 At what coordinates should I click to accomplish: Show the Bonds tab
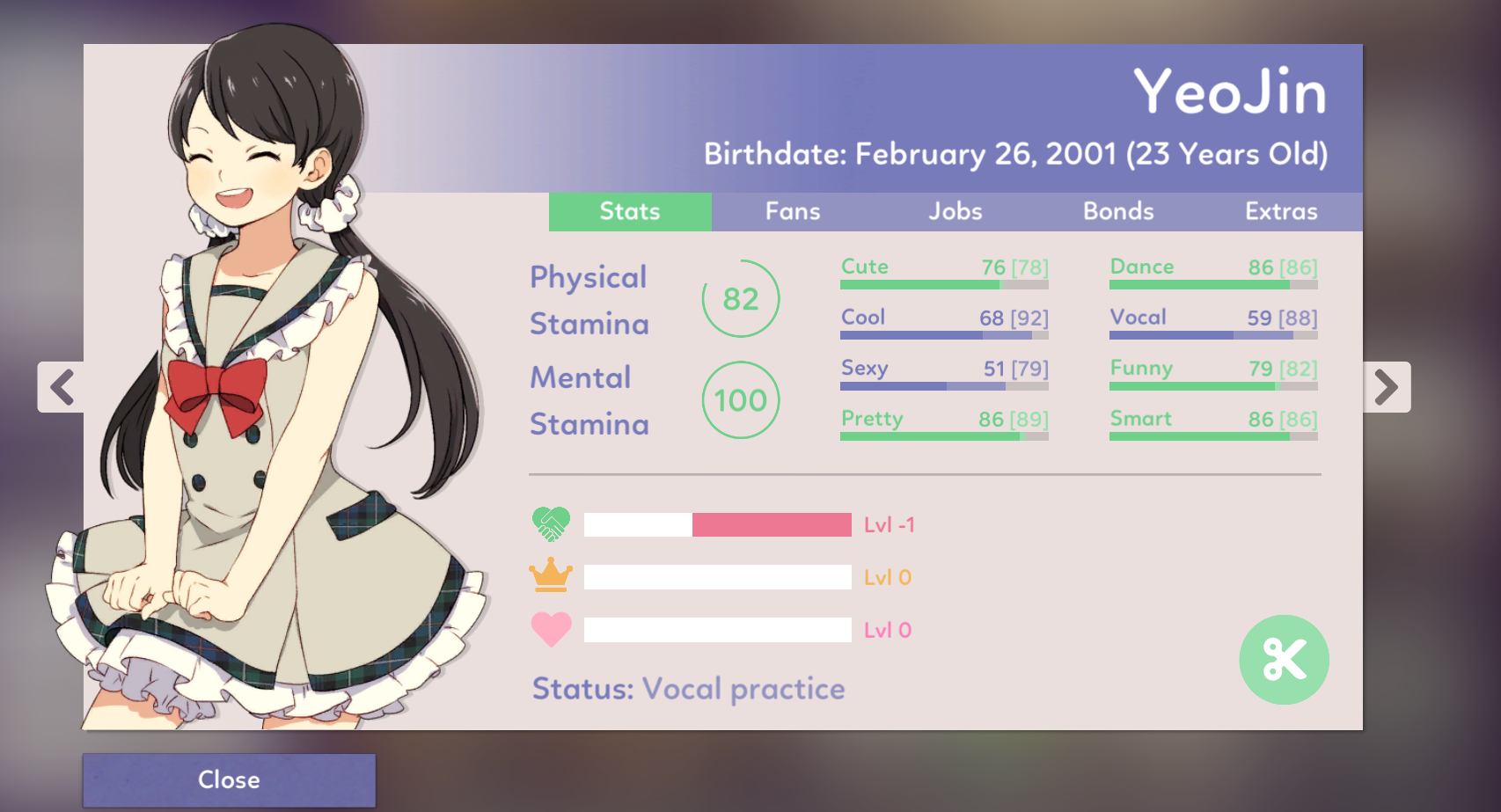click(x=1118, y=212)
